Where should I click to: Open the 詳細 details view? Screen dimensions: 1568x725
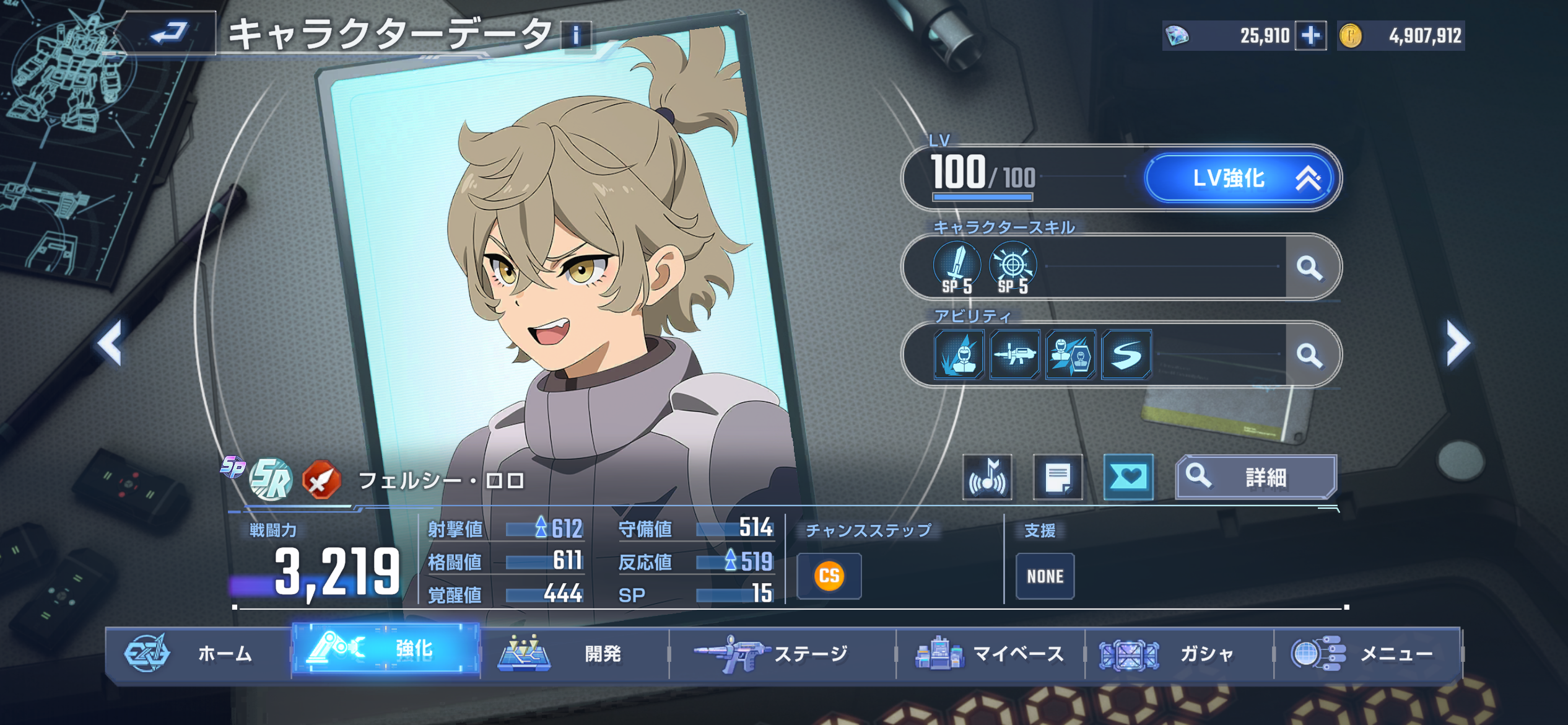[x=1256, y=477]
